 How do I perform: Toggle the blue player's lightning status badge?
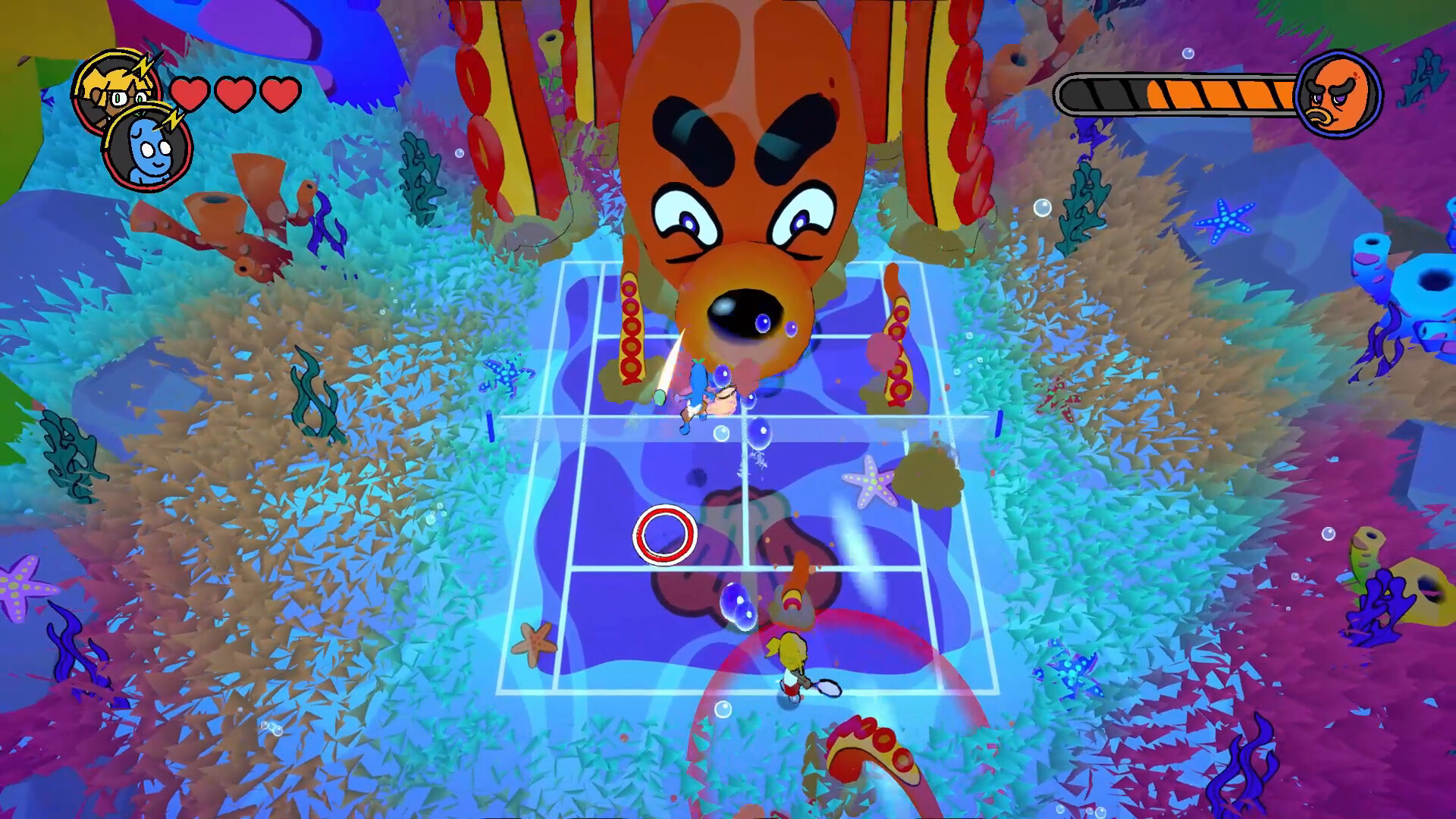[173, 118]
